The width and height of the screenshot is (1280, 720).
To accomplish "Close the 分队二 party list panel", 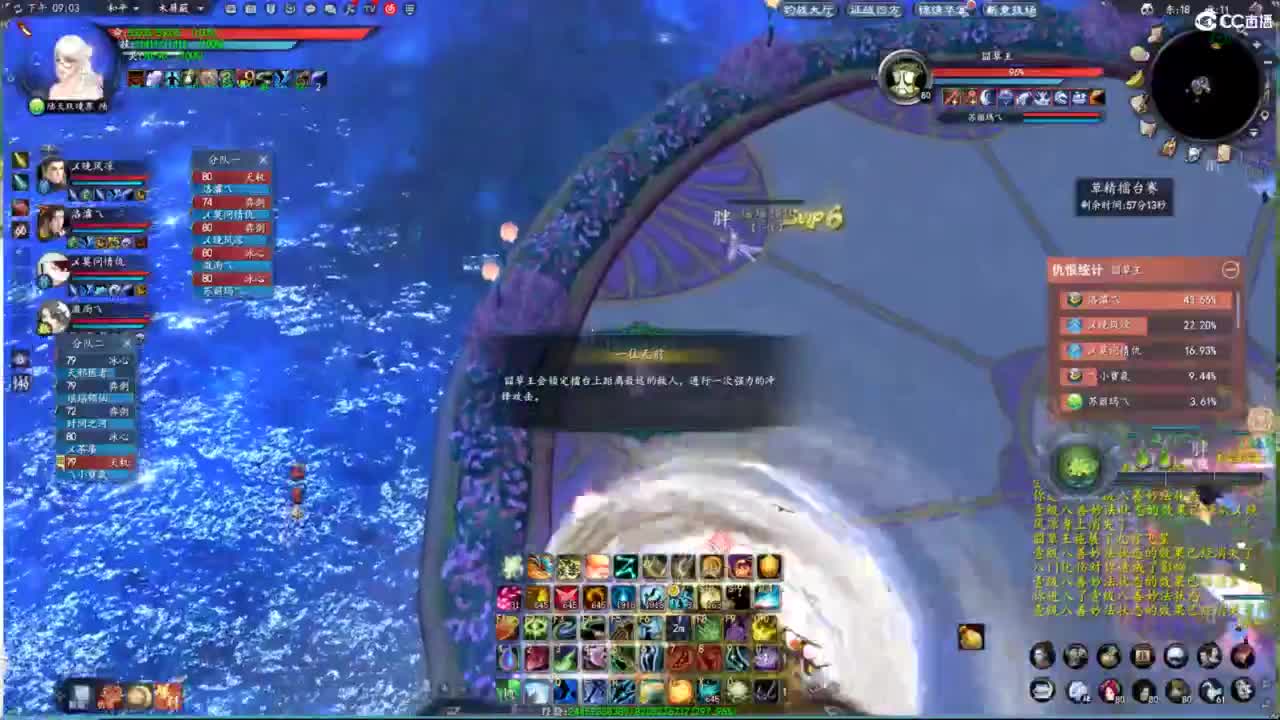I will 127,341.
